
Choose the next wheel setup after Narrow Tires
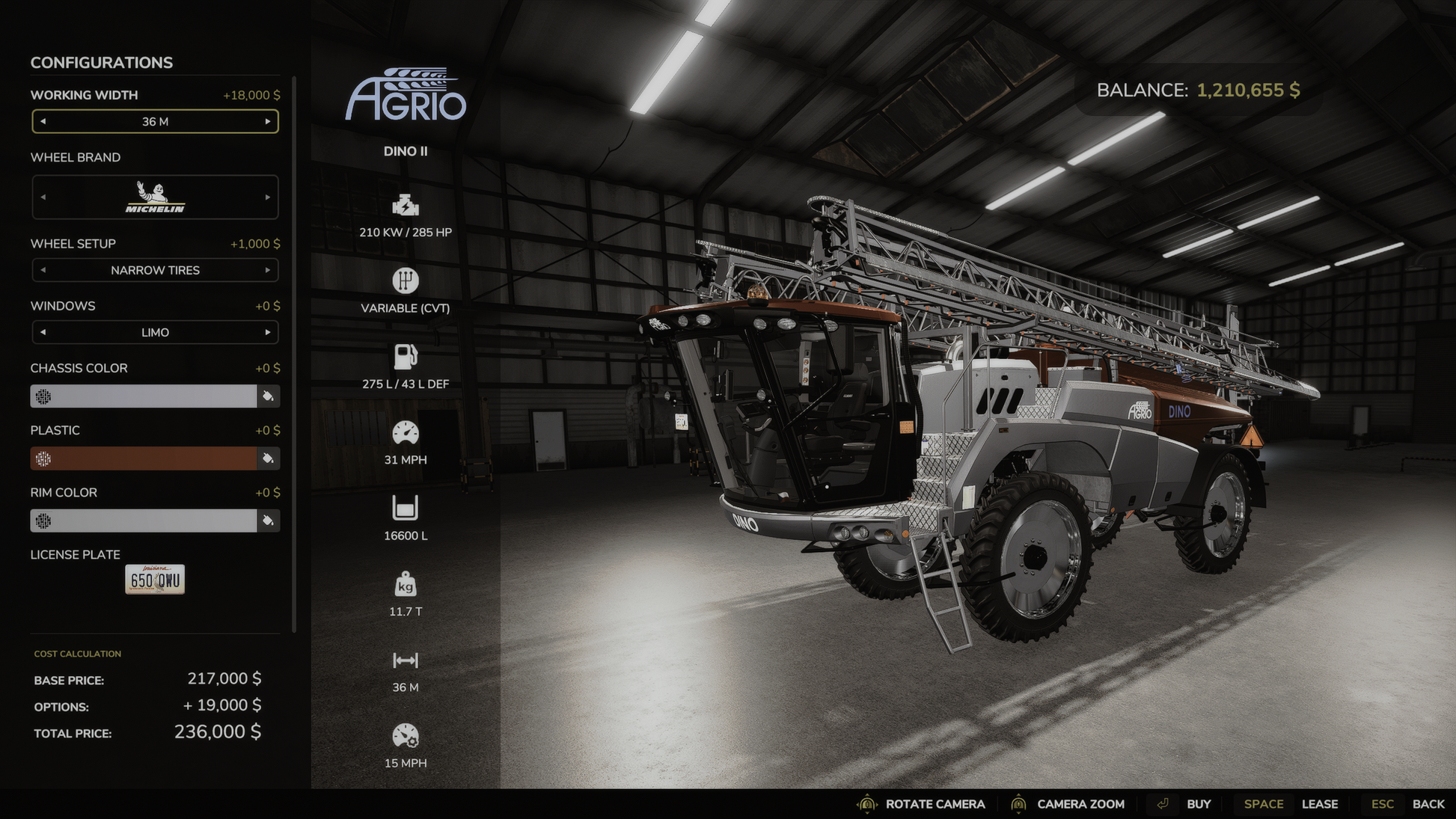pos(268,270)
